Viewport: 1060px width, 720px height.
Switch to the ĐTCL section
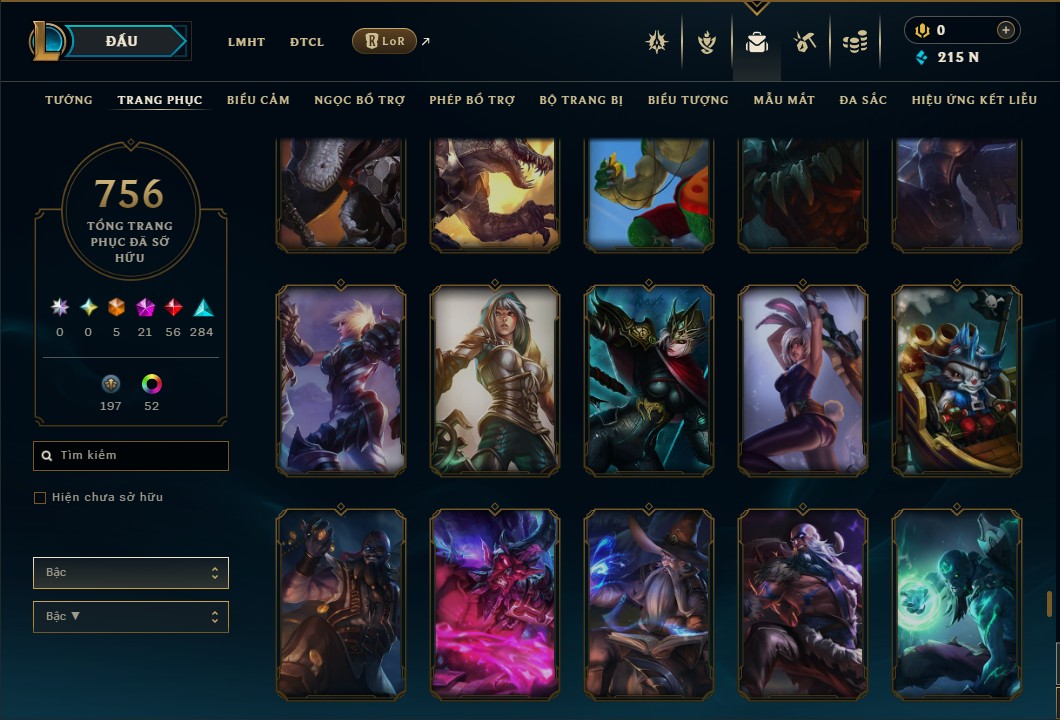[x=307, y=42]
